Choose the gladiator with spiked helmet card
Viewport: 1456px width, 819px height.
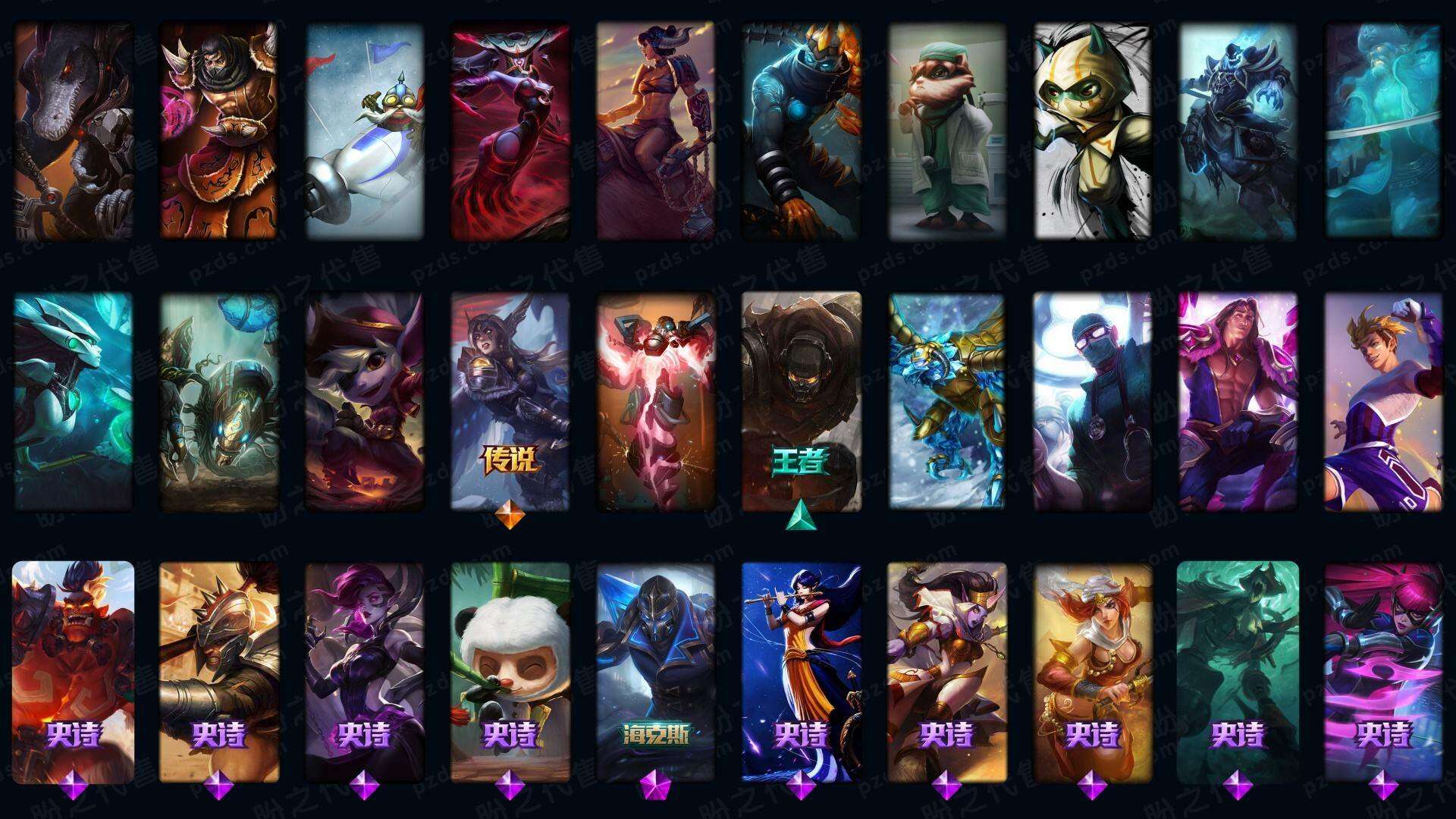(x=219, y=671)
